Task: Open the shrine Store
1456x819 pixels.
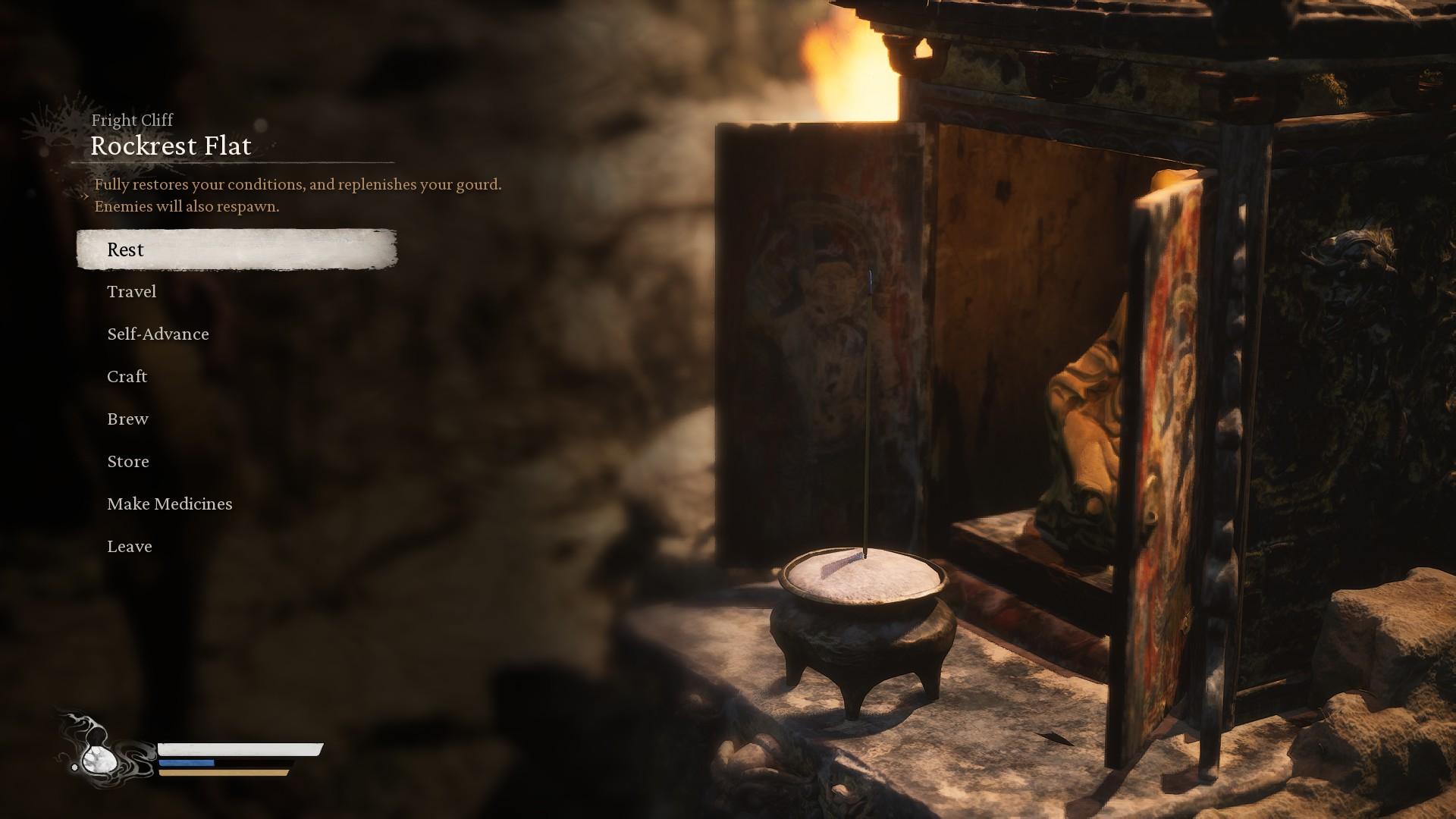Action: coord(128,462)
